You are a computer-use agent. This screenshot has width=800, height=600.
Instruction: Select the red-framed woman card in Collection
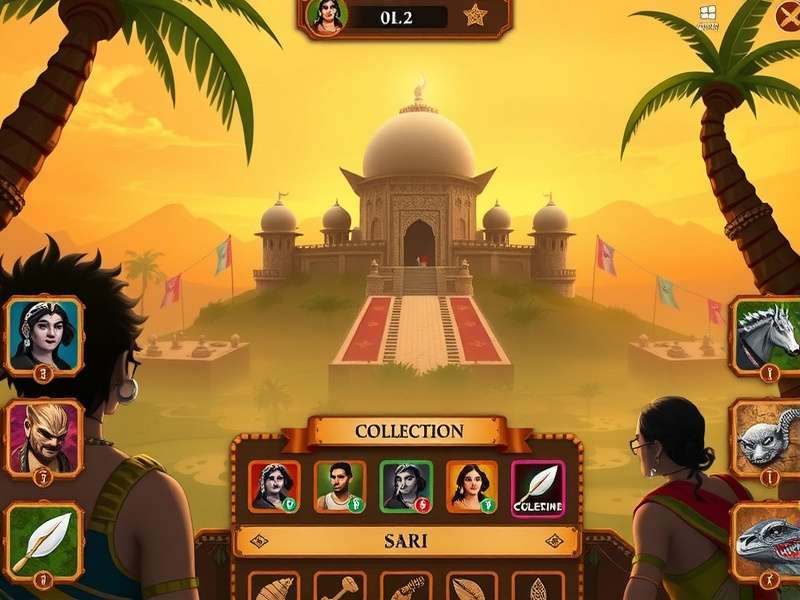[274, 486]
